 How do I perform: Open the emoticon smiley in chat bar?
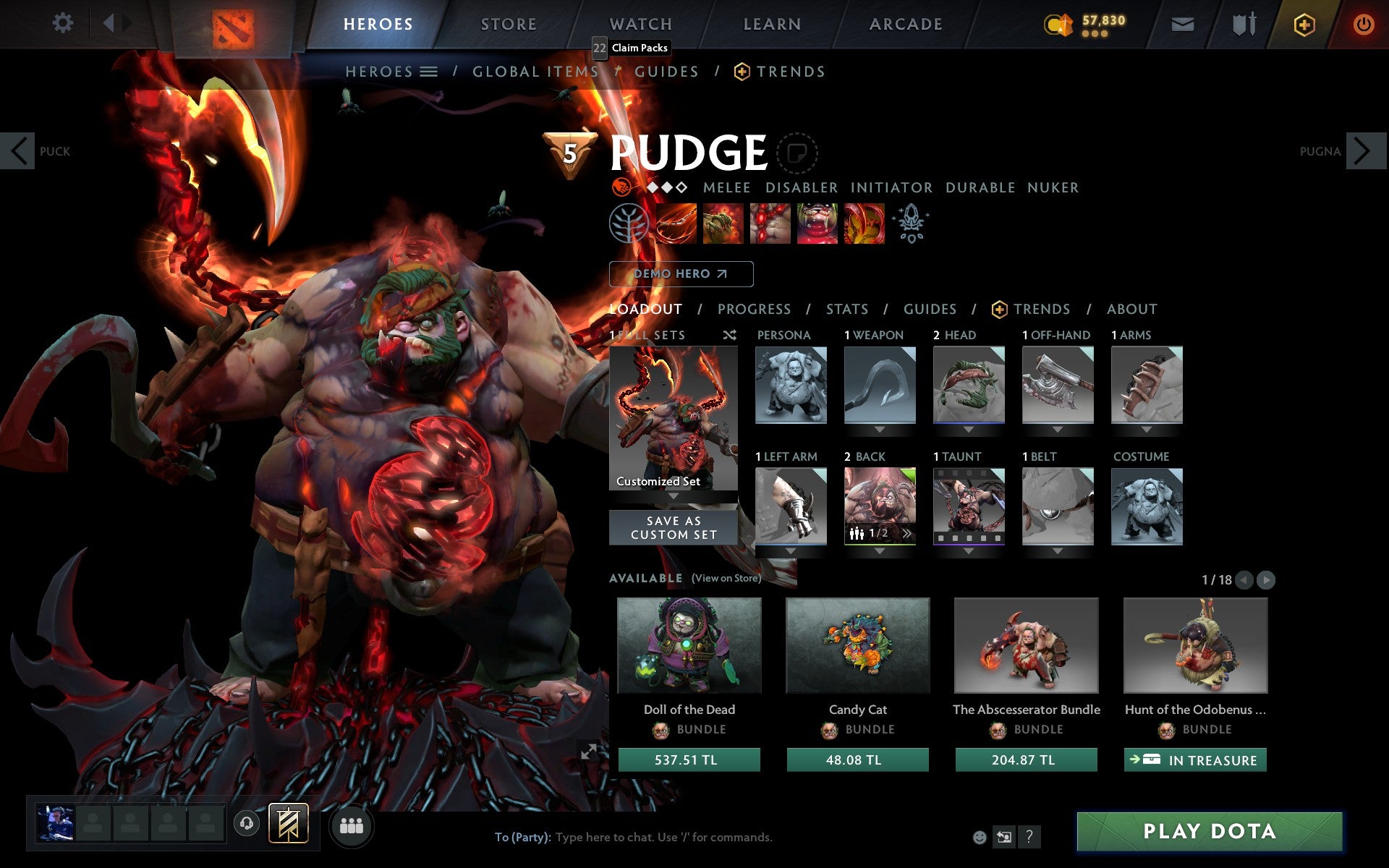pos(979,838)
